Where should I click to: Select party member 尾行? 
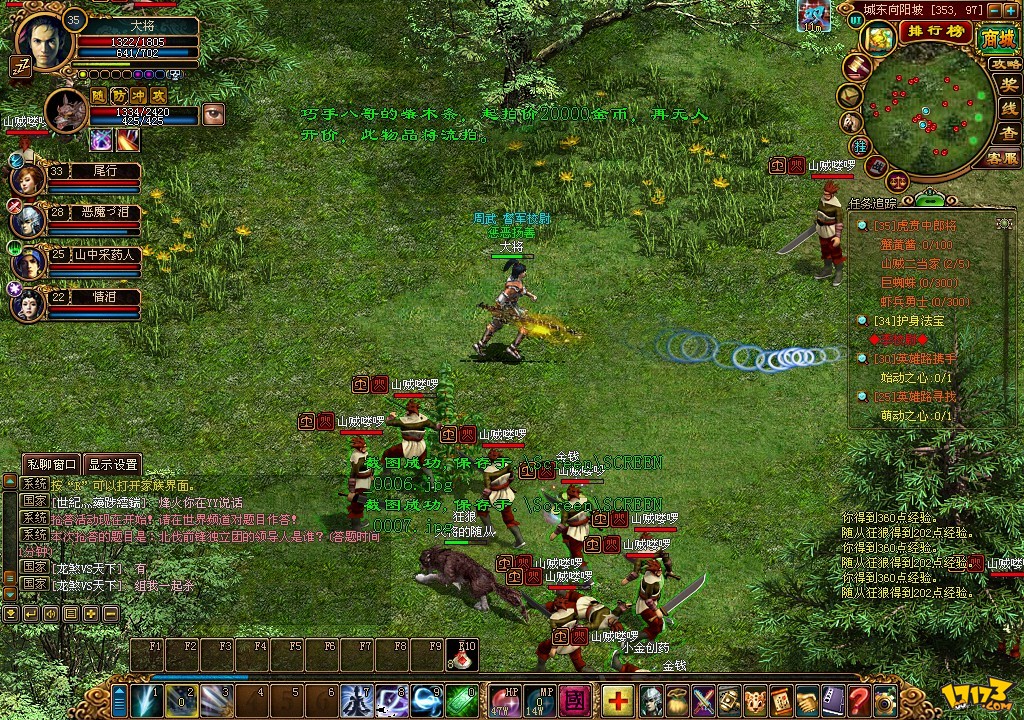click(27, 180)
